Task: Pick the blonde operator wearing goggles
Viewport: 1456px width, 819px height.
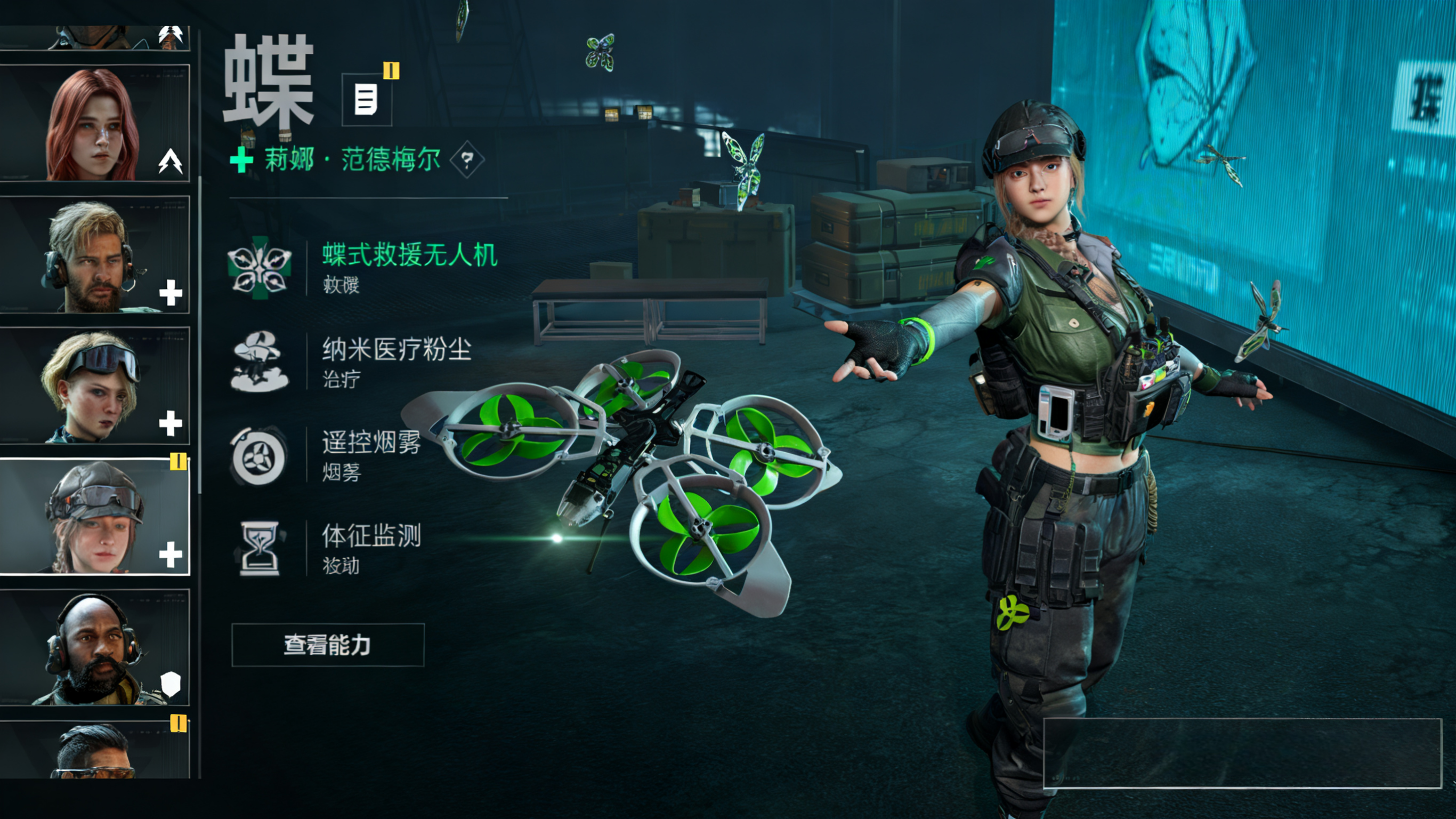Action: point(94,386)
